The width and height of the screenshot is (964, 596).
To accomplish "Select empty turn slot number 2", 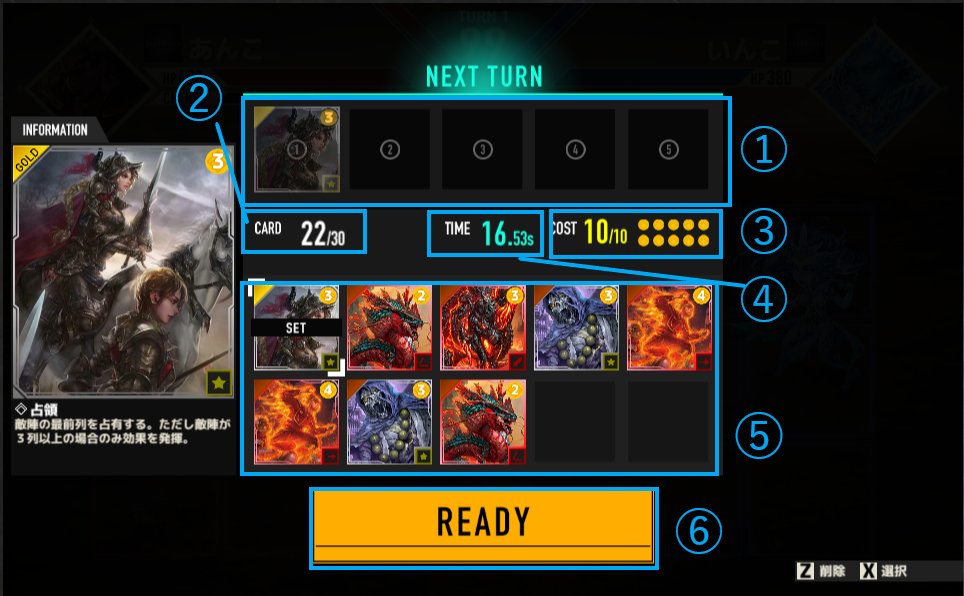I will (x=390, y=149).
